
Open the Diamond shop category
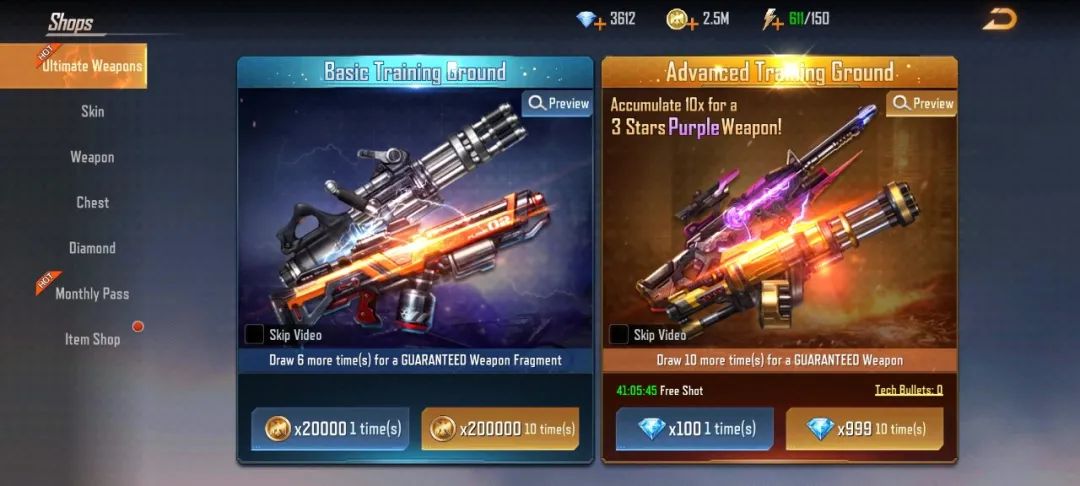click(92, 248)
